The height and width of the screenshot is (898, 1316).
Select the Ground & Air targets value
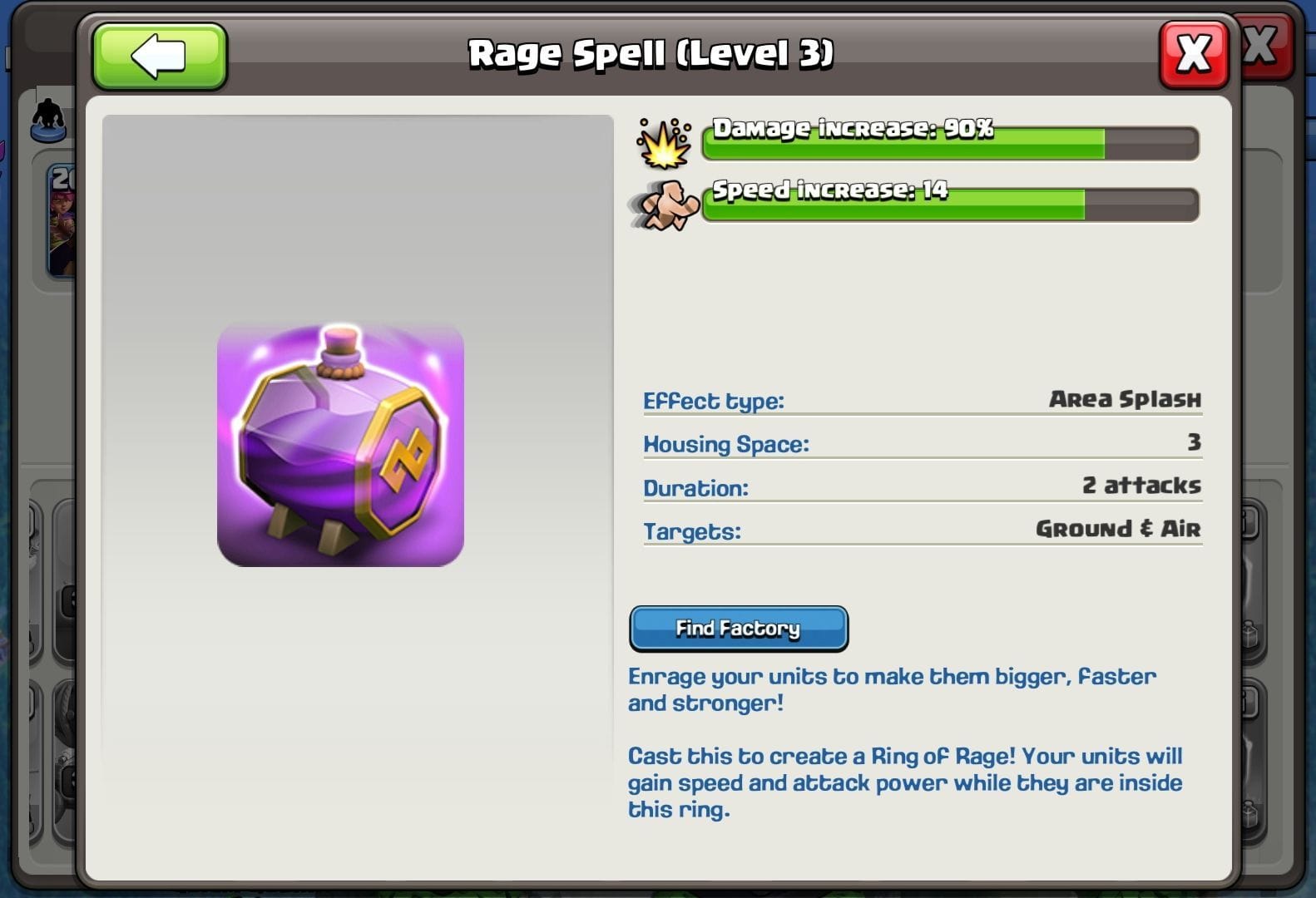point(1116,529)
